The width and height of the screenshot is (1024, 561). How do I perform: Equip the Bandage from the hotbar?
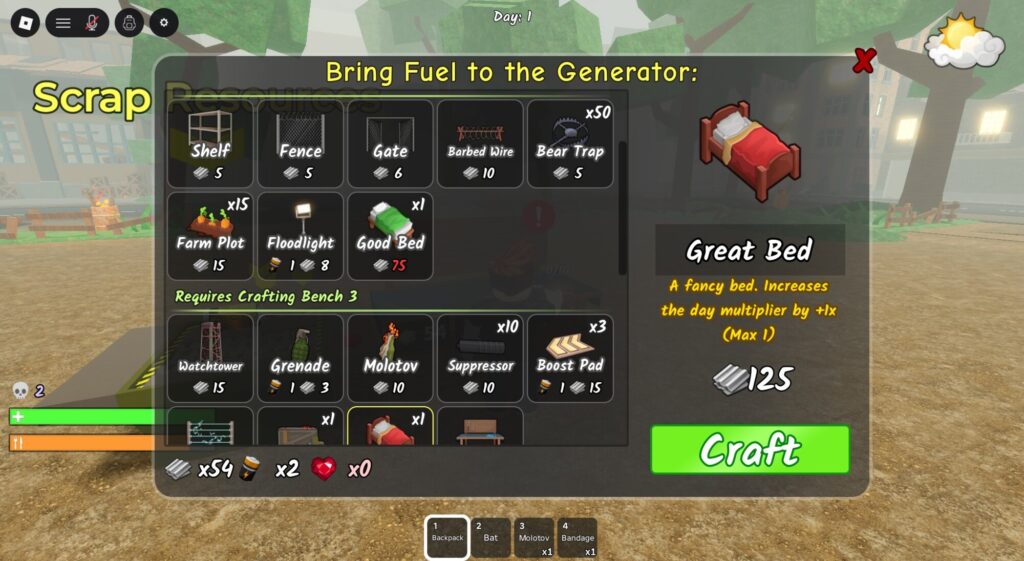[x=577, y=537]
